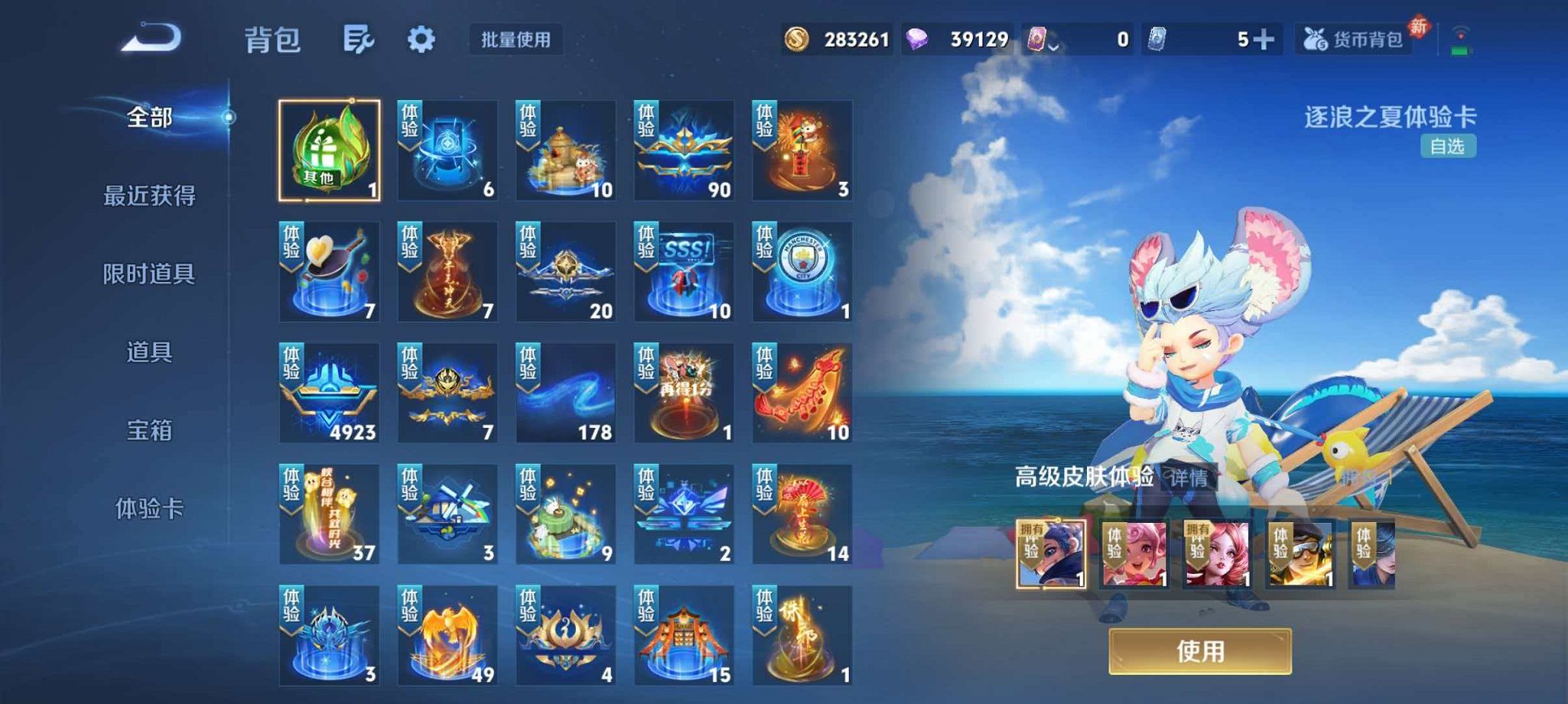Open the 宝箱 category

pyautogui.click(x=151, y=431)
